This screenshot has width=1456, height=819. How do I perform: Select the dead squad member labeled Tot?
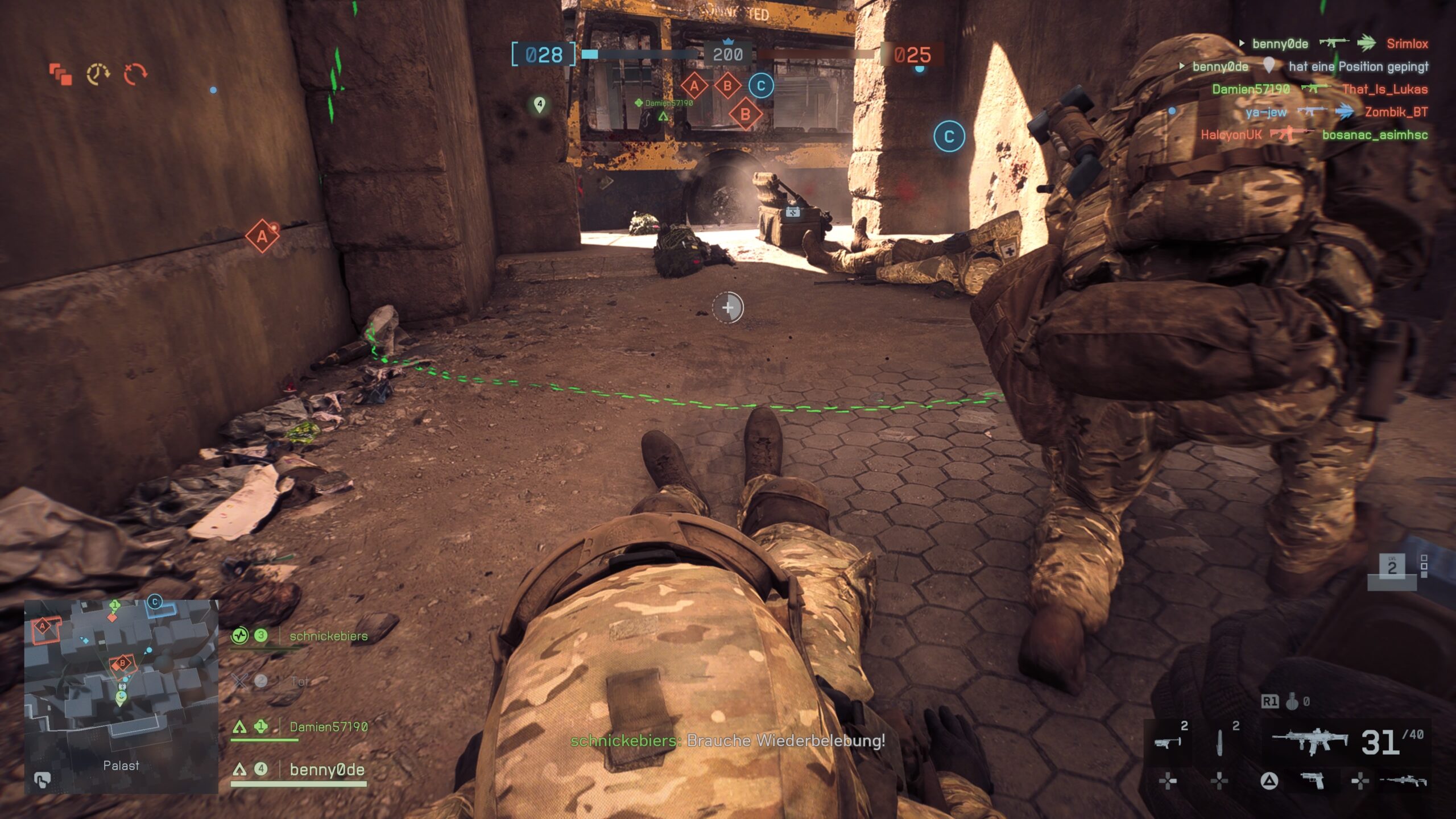299,681
